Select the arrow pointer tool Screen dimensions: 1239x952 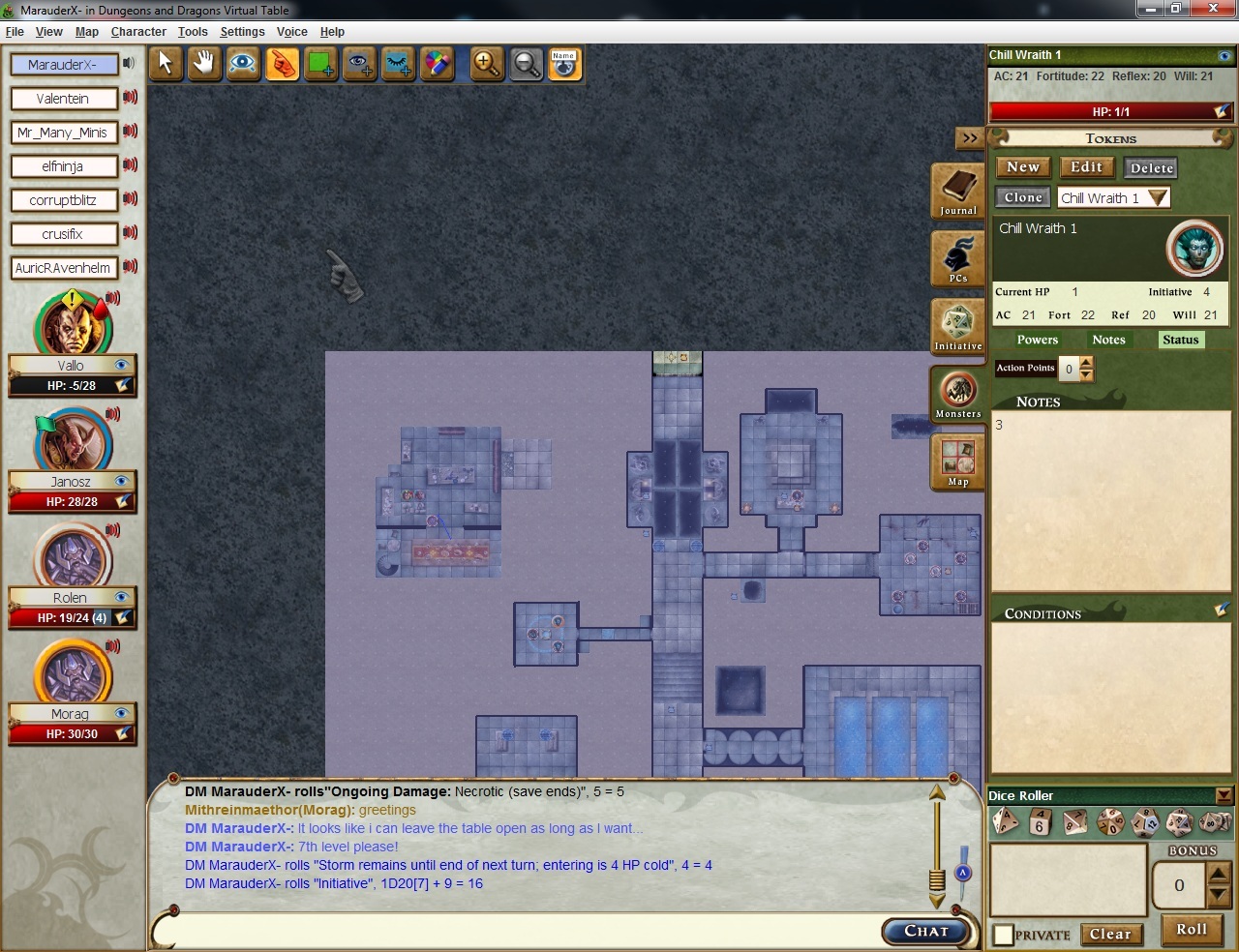166,64
